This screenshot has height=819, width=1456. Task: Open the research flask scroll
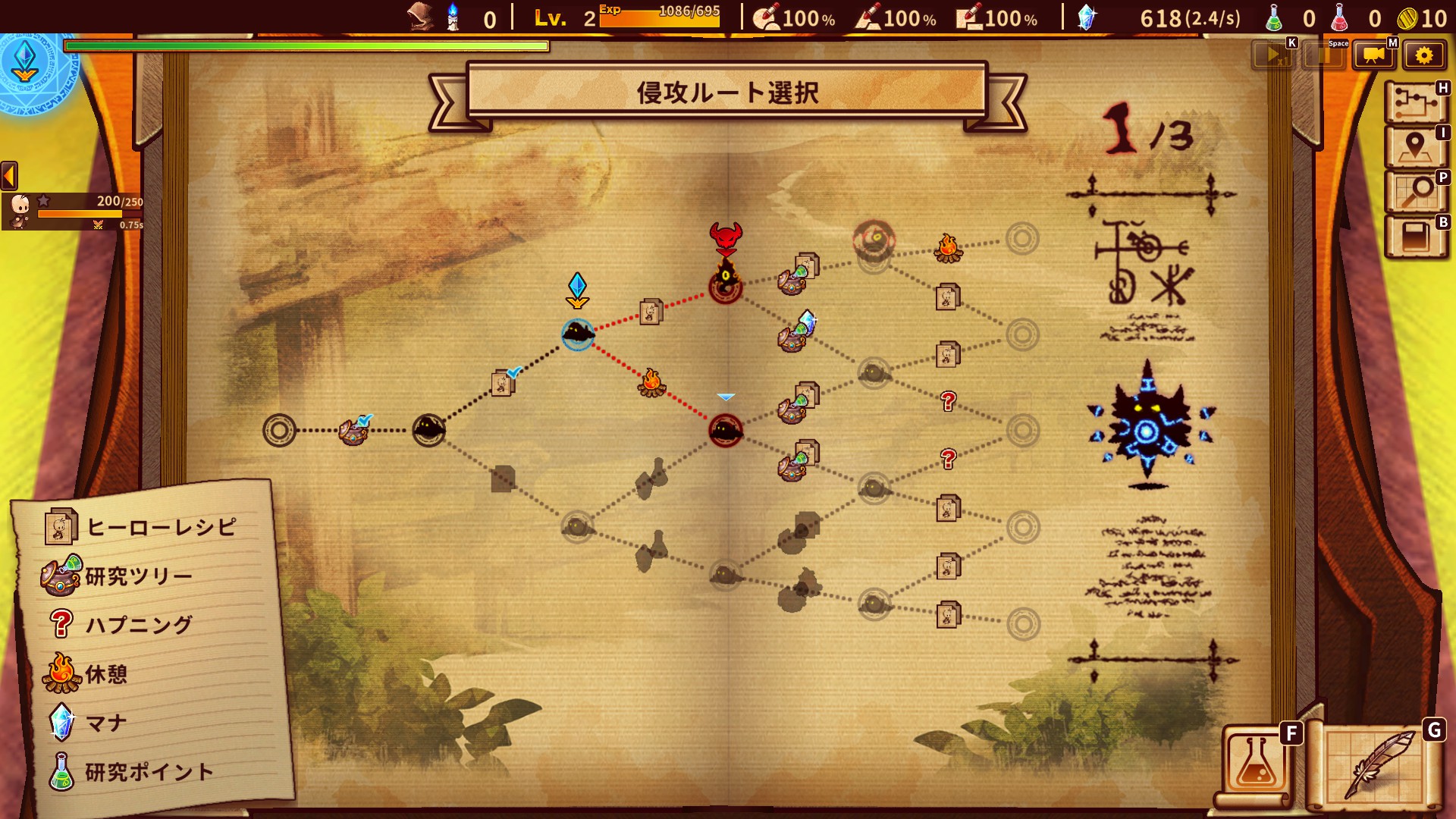[1256, 763]
